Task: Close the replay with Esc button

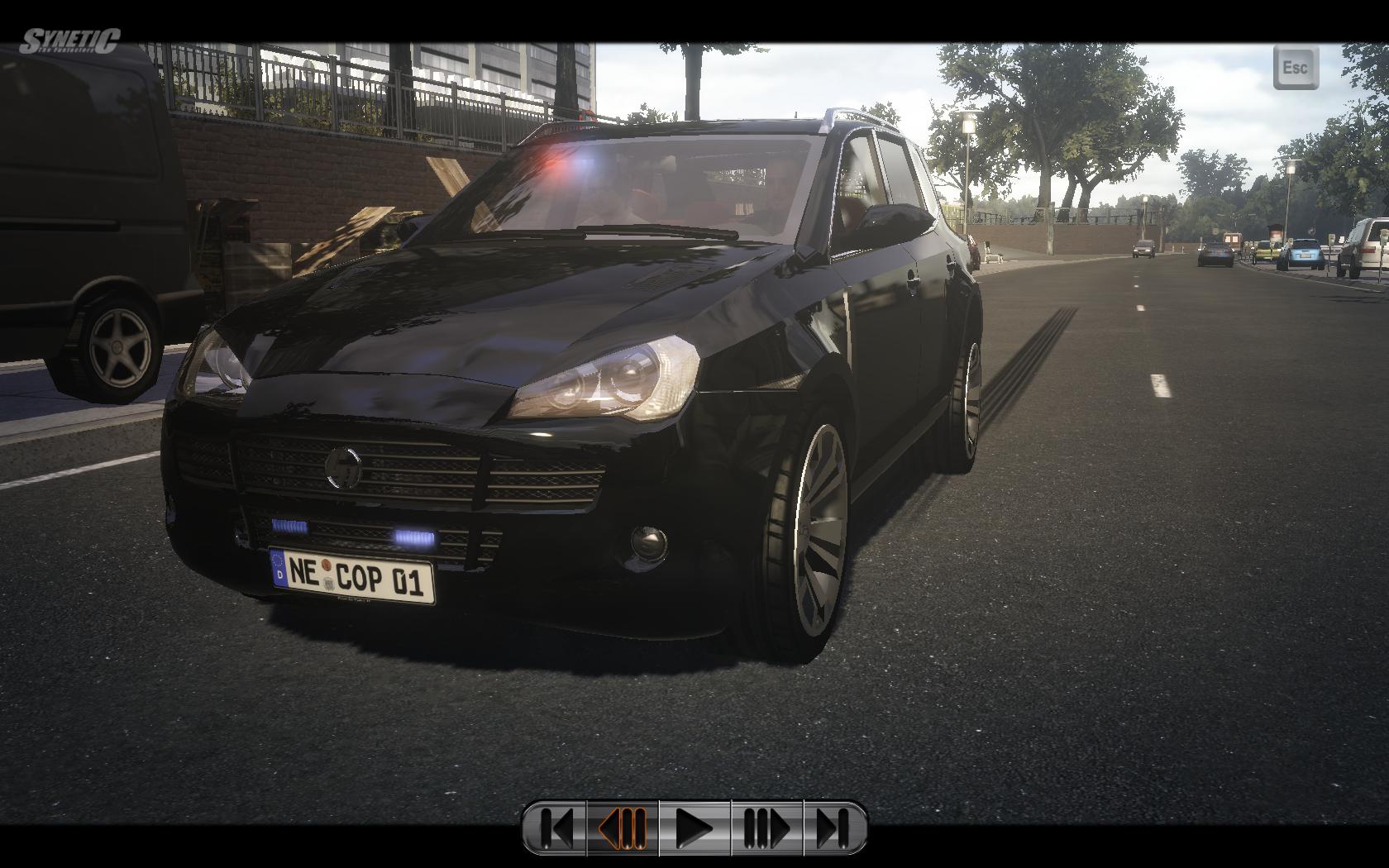Action: click(1295, 67)
